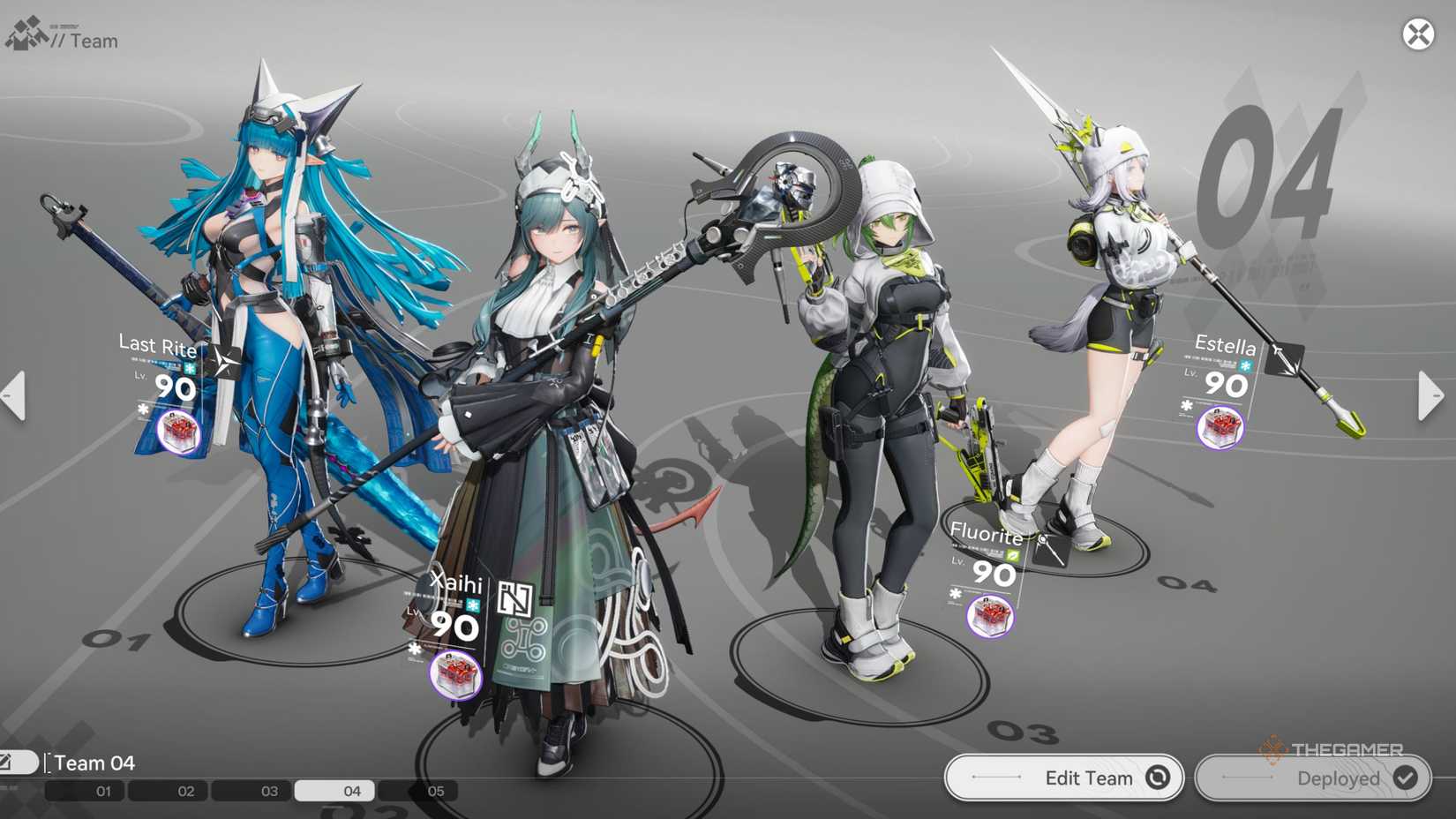Open Fluorite's gift box item icon

coord(990,616)
